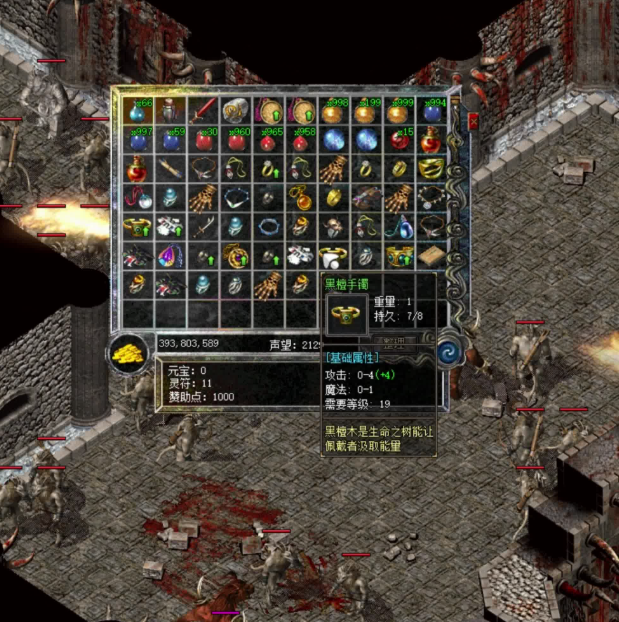Click the gold coin pile icon
Screen dimensions: 619x622
click(127, 353)
